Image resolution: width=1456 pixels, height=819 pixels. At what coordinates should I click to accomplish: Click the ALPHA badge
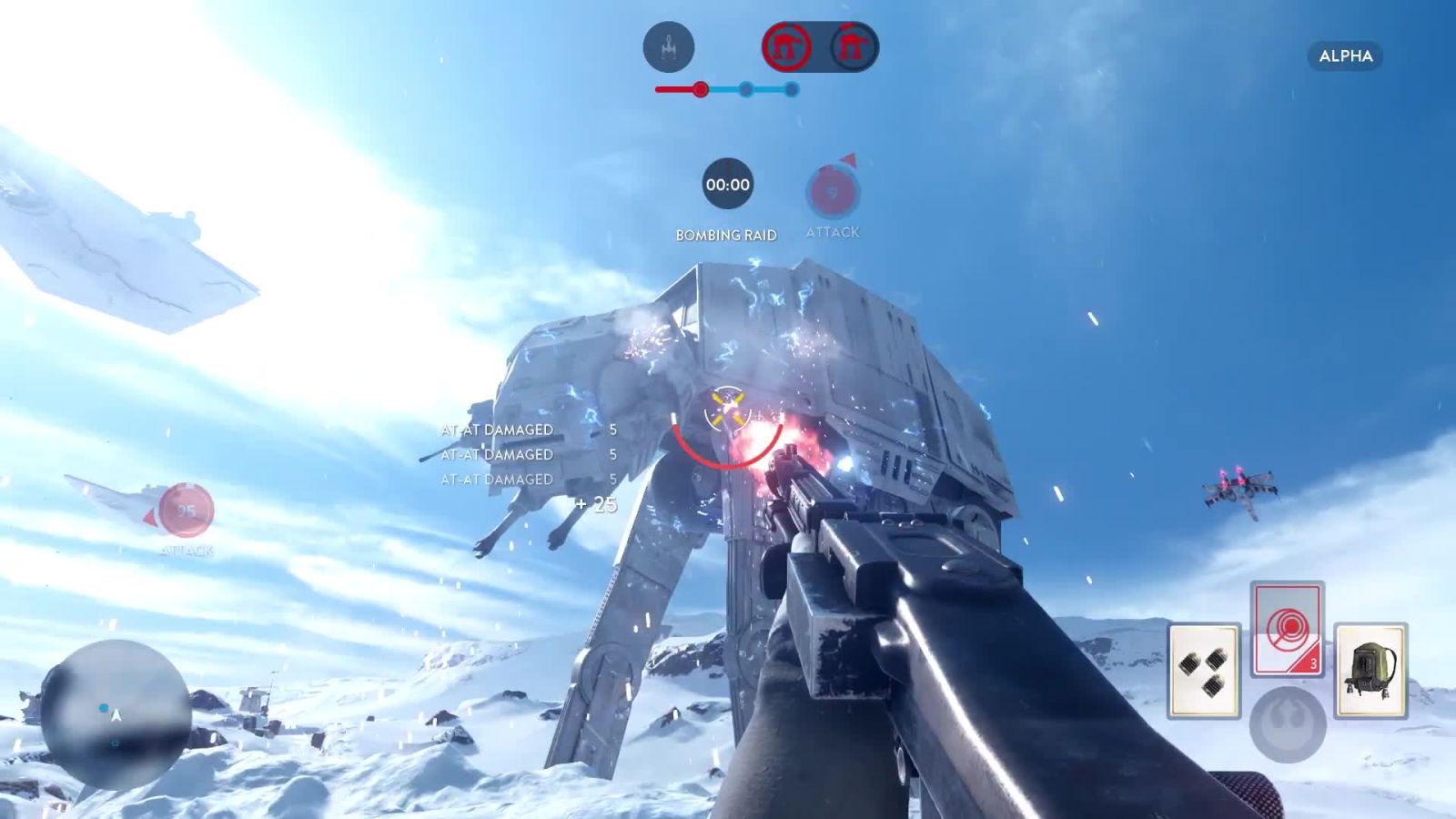[x=1344, y=56]
